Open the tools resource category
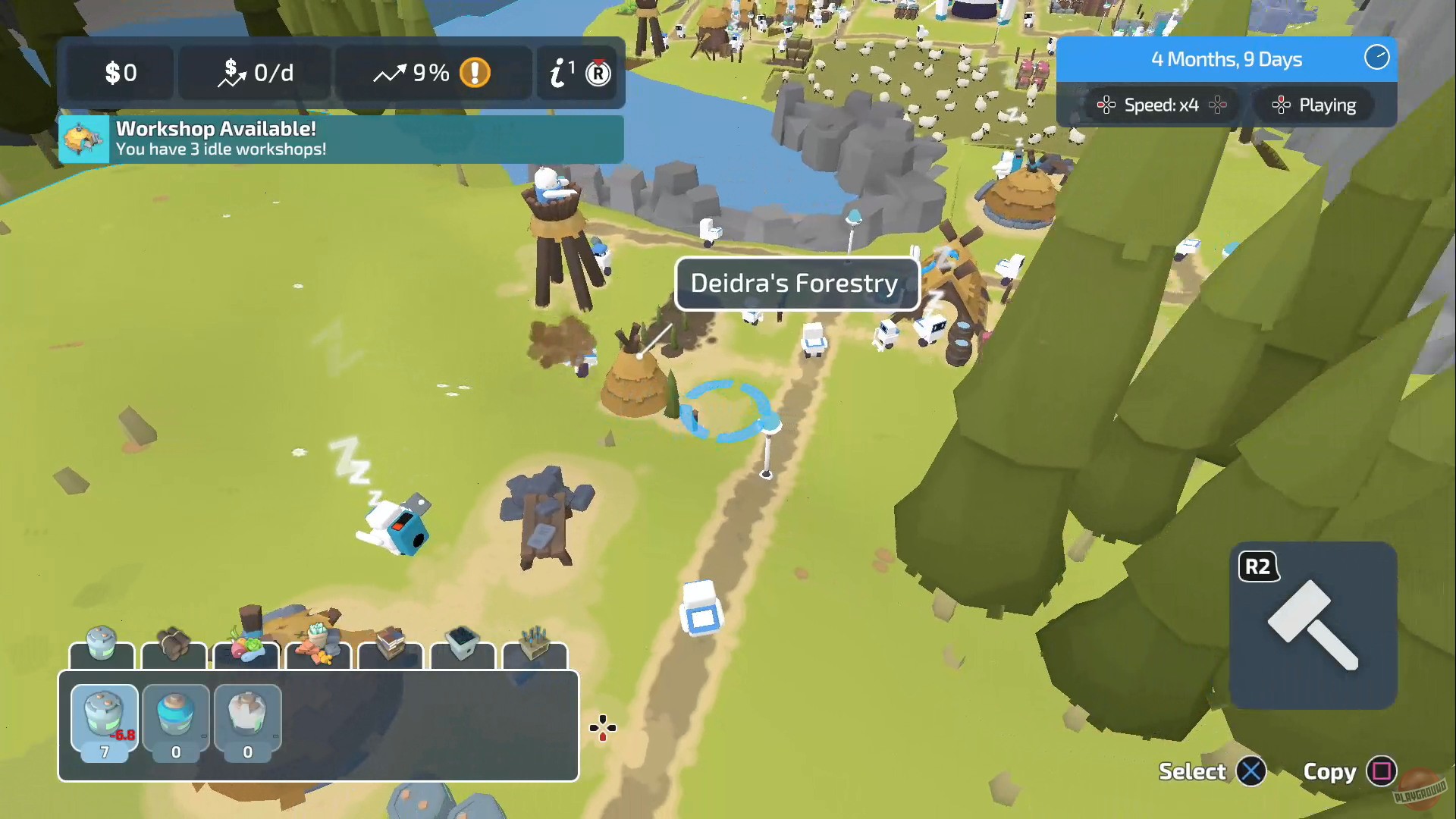This screenshot has width=1456, height=819. coord(533,651)
